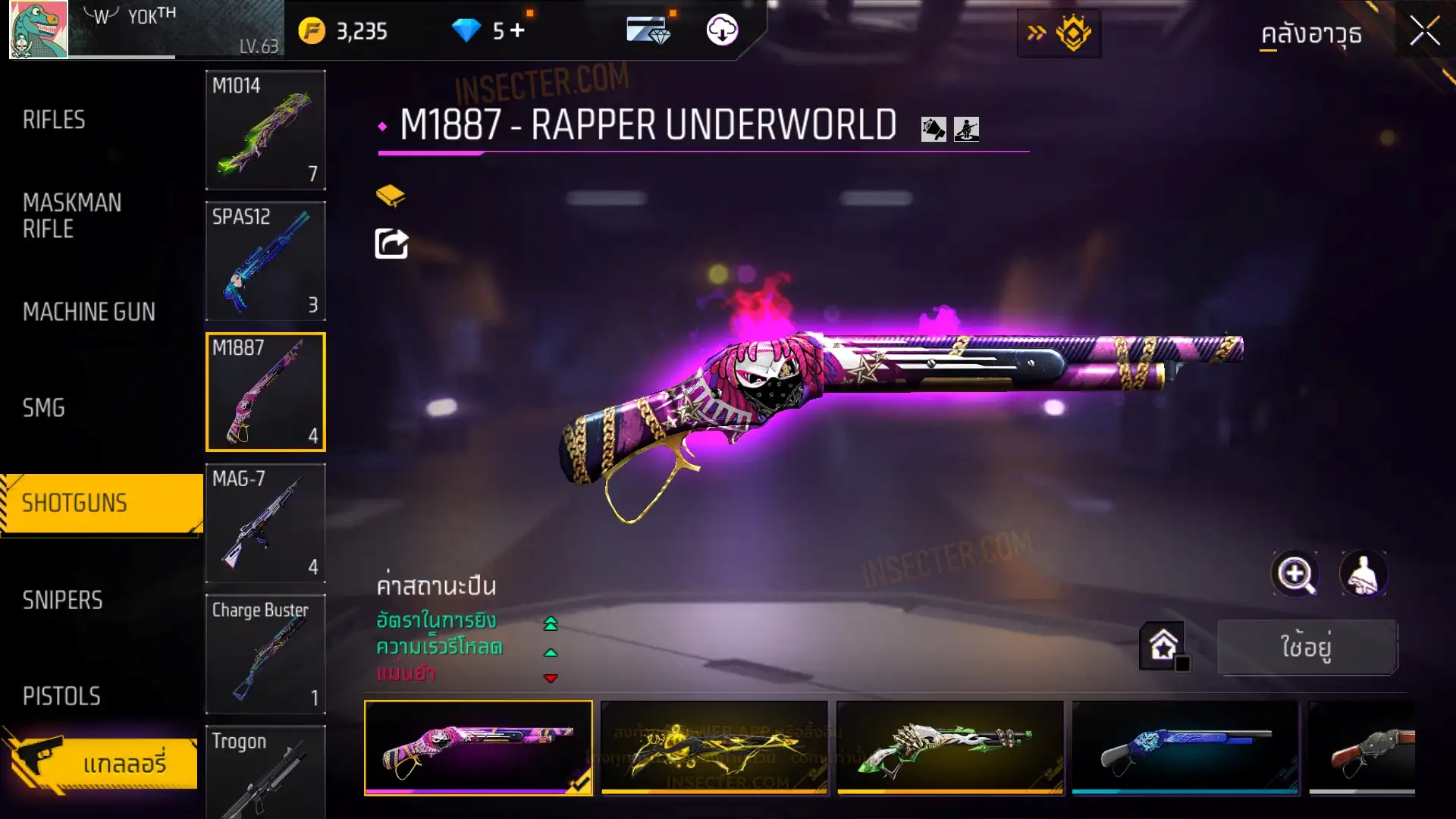Select the Trogon weapon tile
1456x819 pixels.
pyautogui.click(x=265, y=772)
